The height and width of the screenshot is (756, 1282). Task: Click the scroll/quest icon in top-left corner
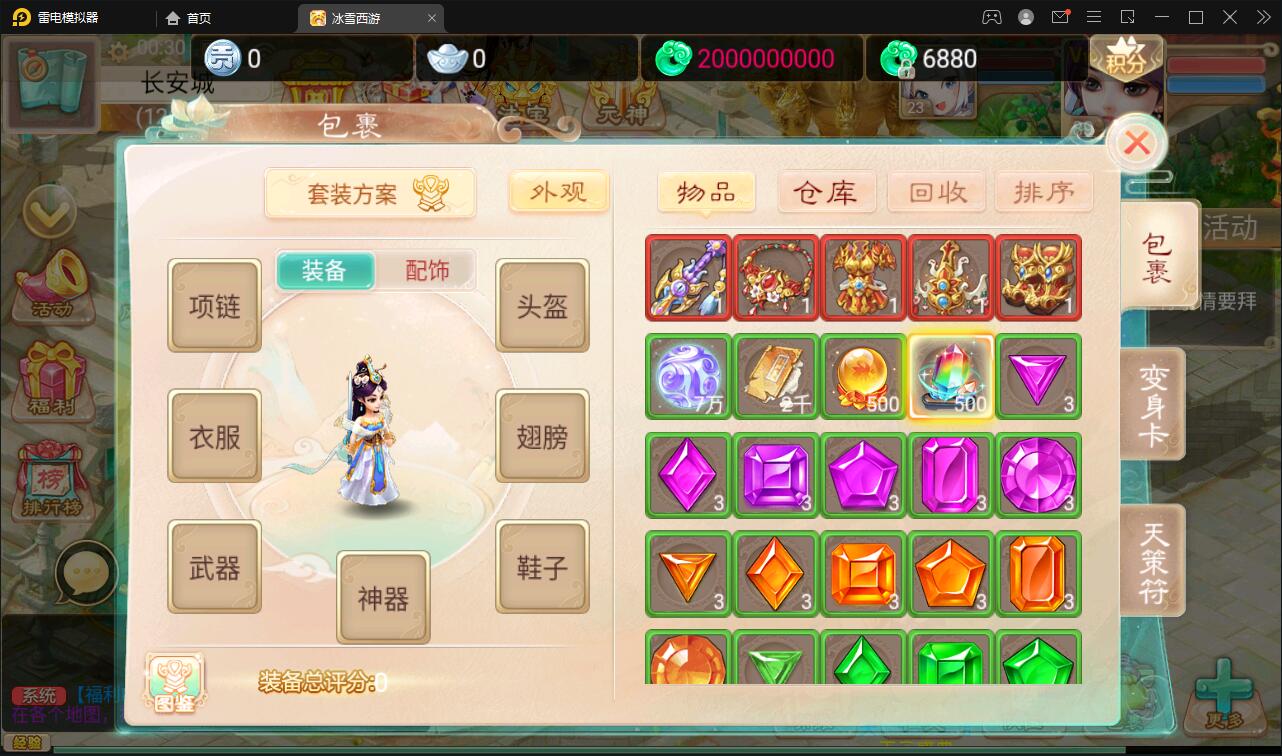coord(51,85)
